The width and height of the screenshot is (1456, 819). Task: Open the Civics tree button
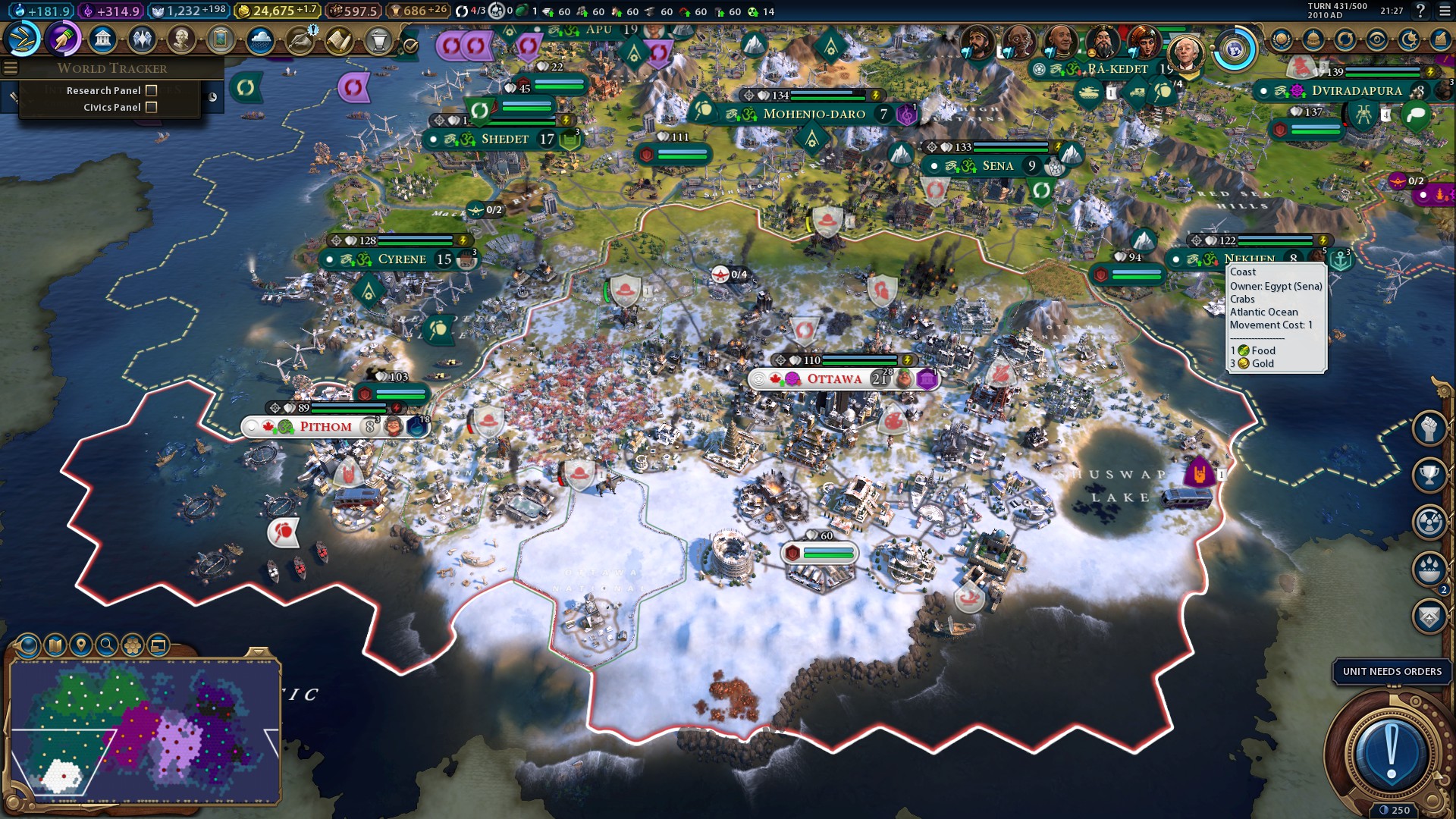click(63, 39)
